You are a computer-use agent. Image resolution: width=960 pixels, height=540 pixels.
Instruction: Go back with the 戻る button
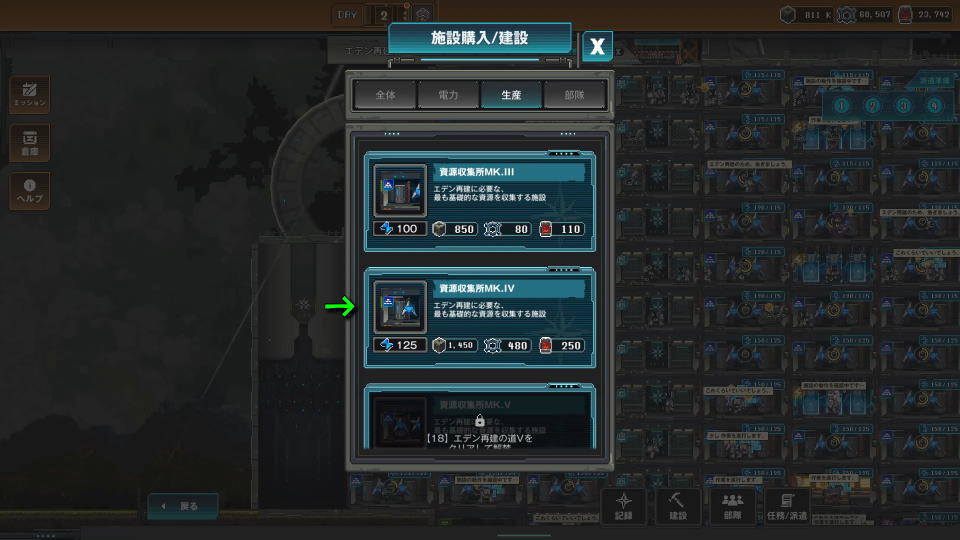[x=182, y=506]
